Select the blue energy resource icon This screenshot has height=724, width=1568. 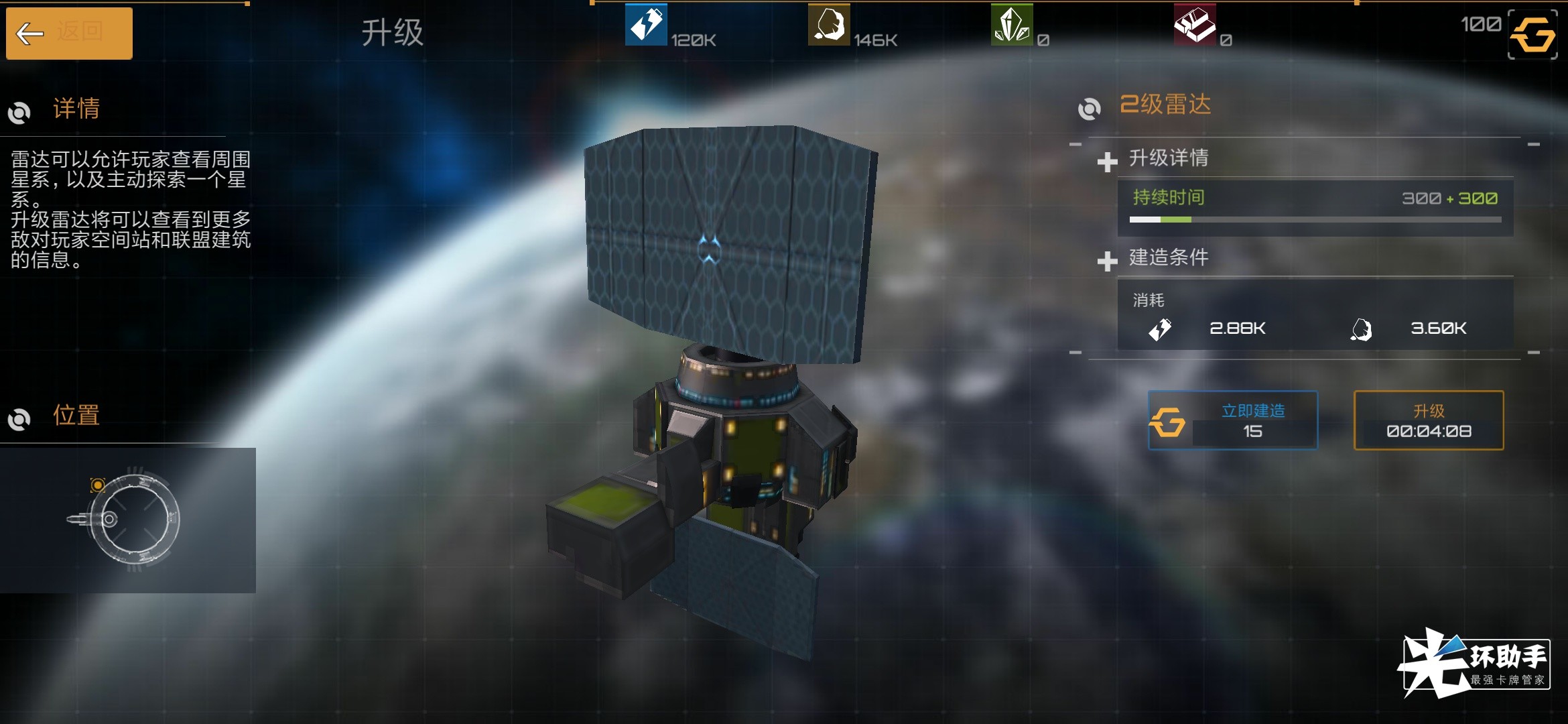pos(645,25)
